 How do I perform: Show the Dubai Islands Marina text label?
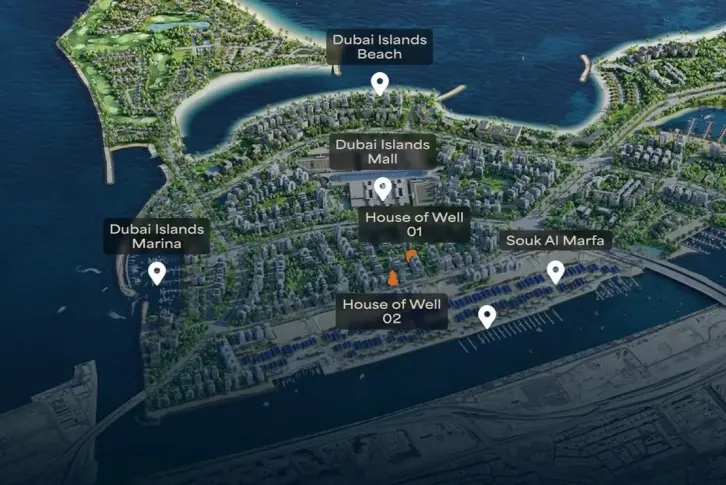pos(157,237)
